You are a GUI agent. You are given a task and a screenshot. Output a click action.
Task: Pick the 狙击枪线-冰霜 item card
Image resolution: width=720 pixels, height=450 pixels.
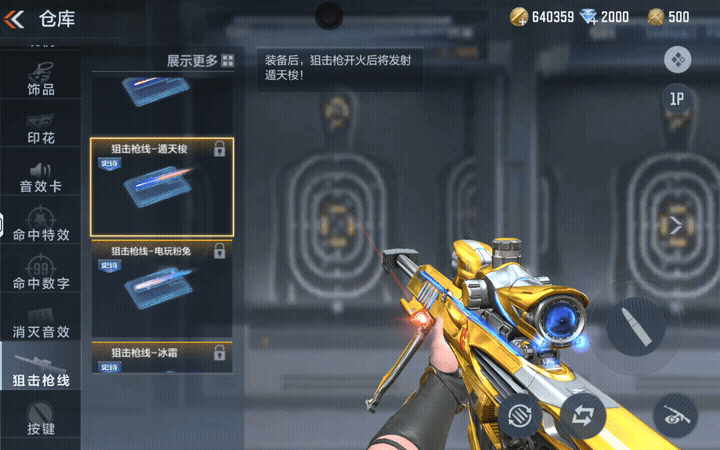coord(162,357)
